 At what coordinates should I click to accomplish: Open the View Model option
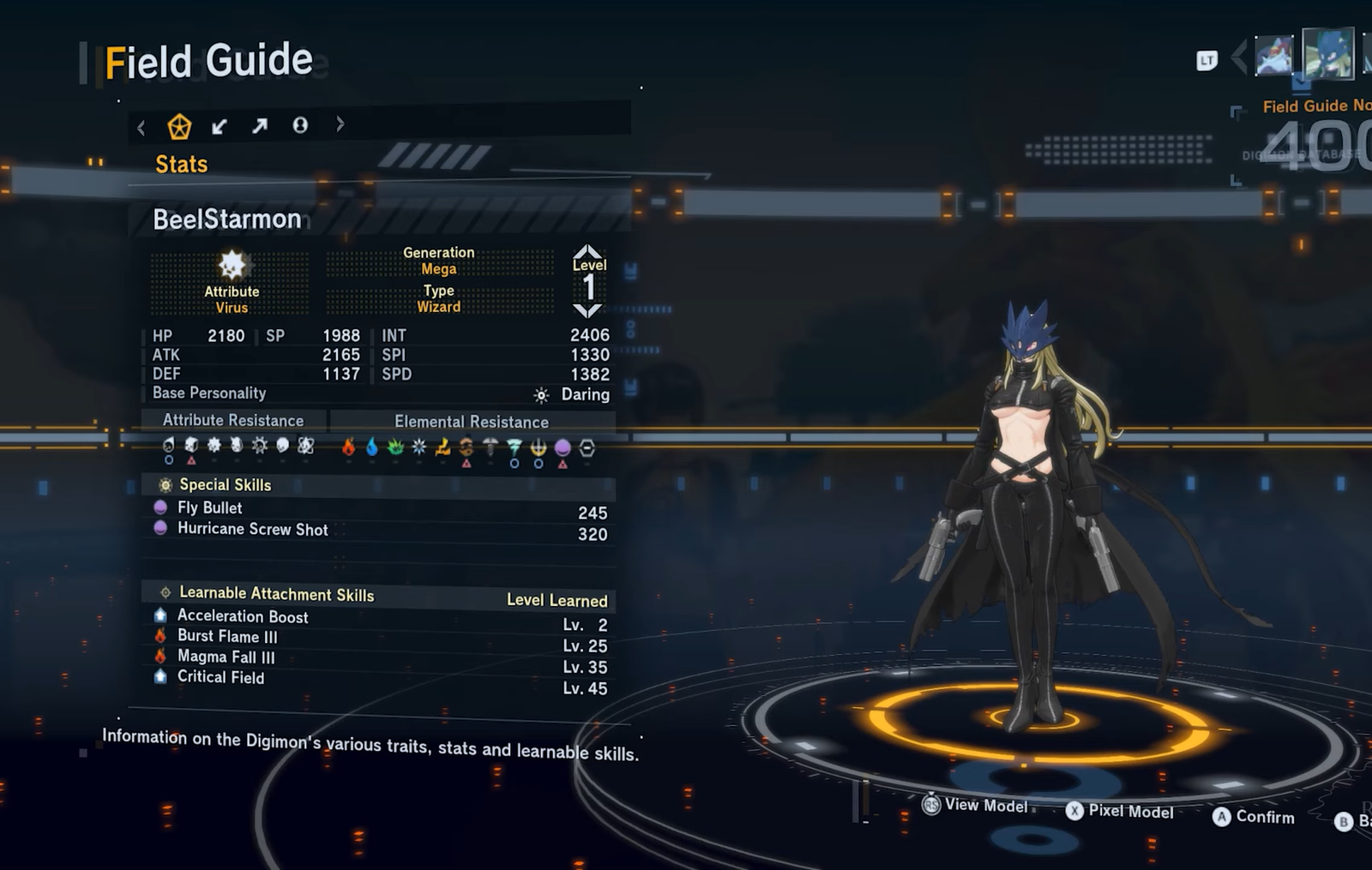coord(977,806)
